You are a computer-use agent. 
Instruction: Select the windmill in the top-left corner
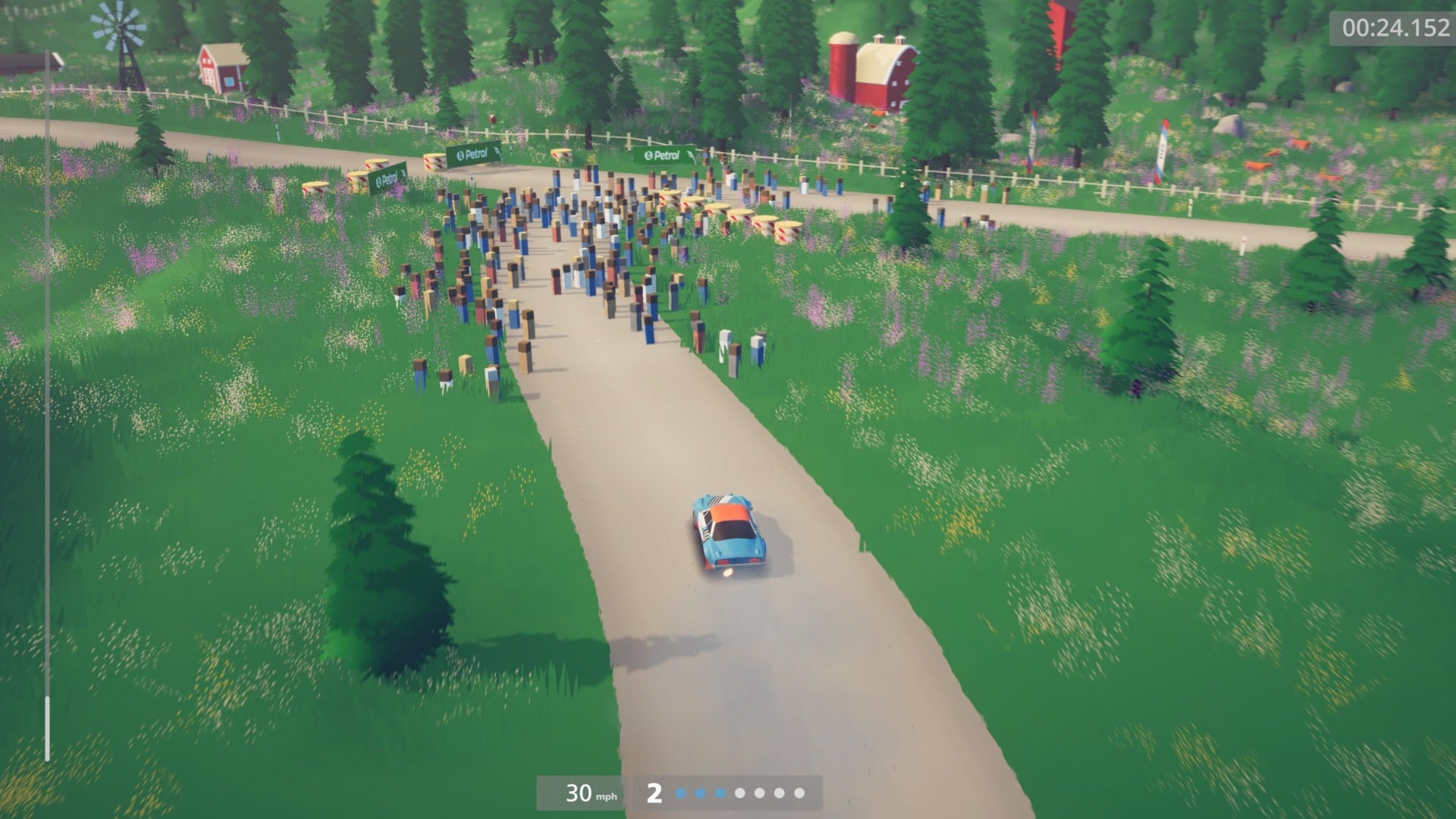(x=120, y=23)
